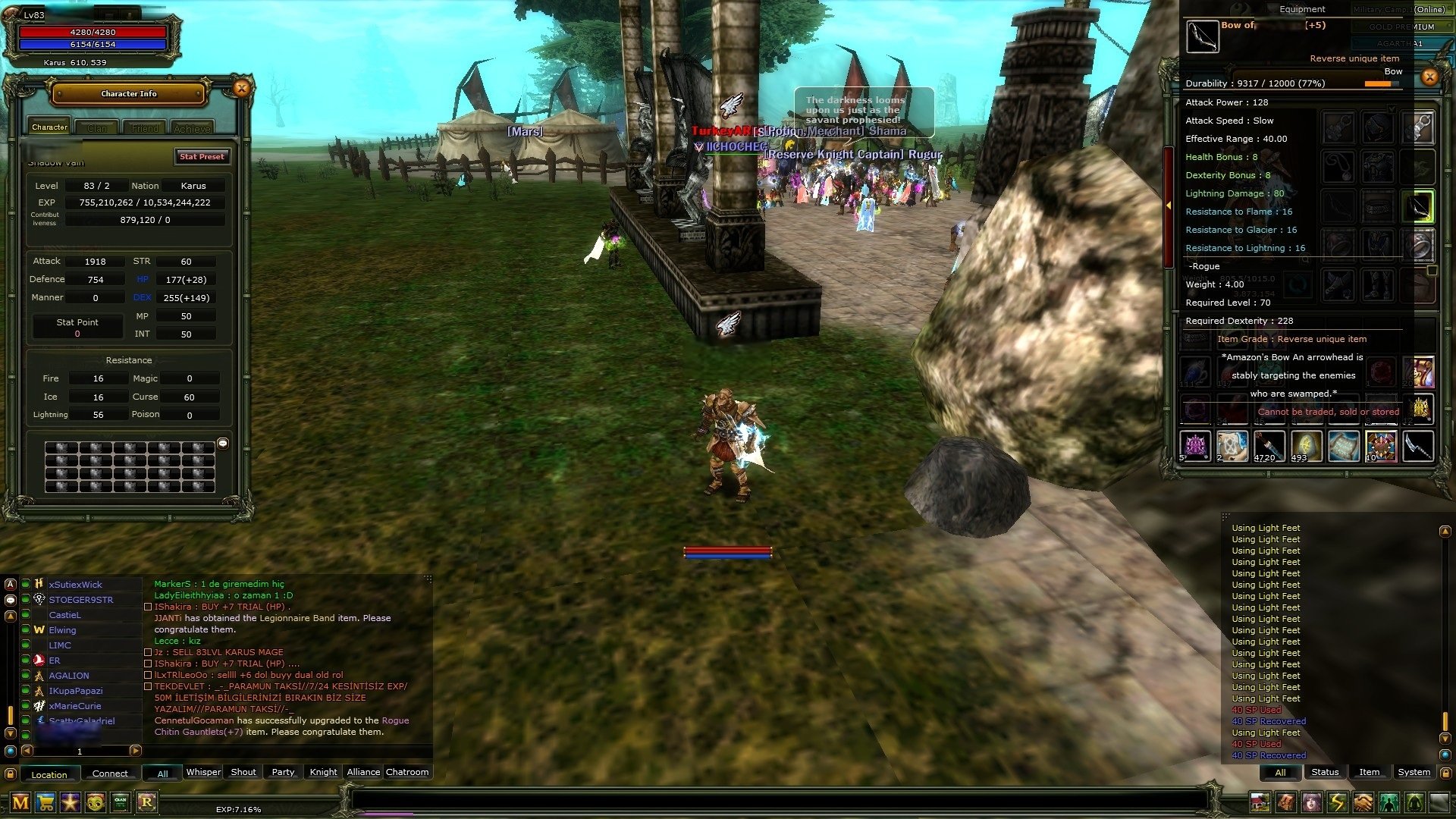Open the shopping cart store icon

[45, 802]
